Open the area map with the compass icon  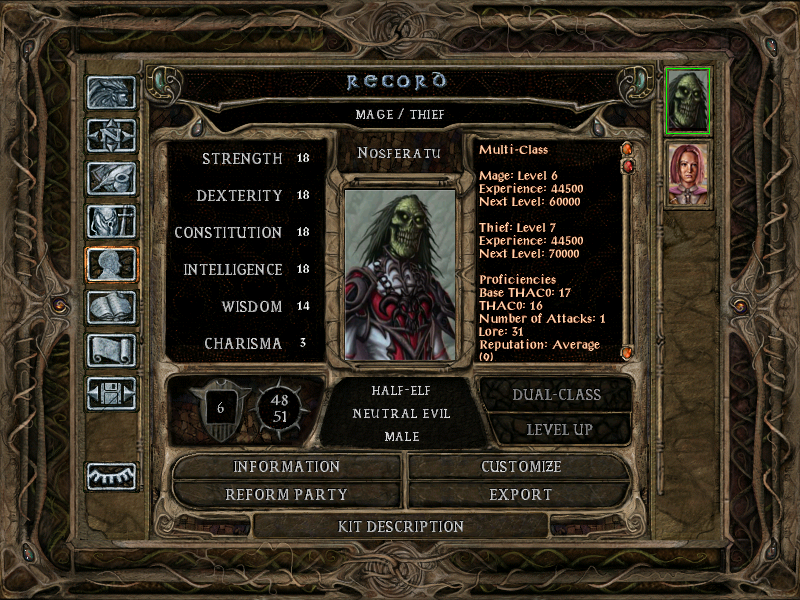[111, 135]
